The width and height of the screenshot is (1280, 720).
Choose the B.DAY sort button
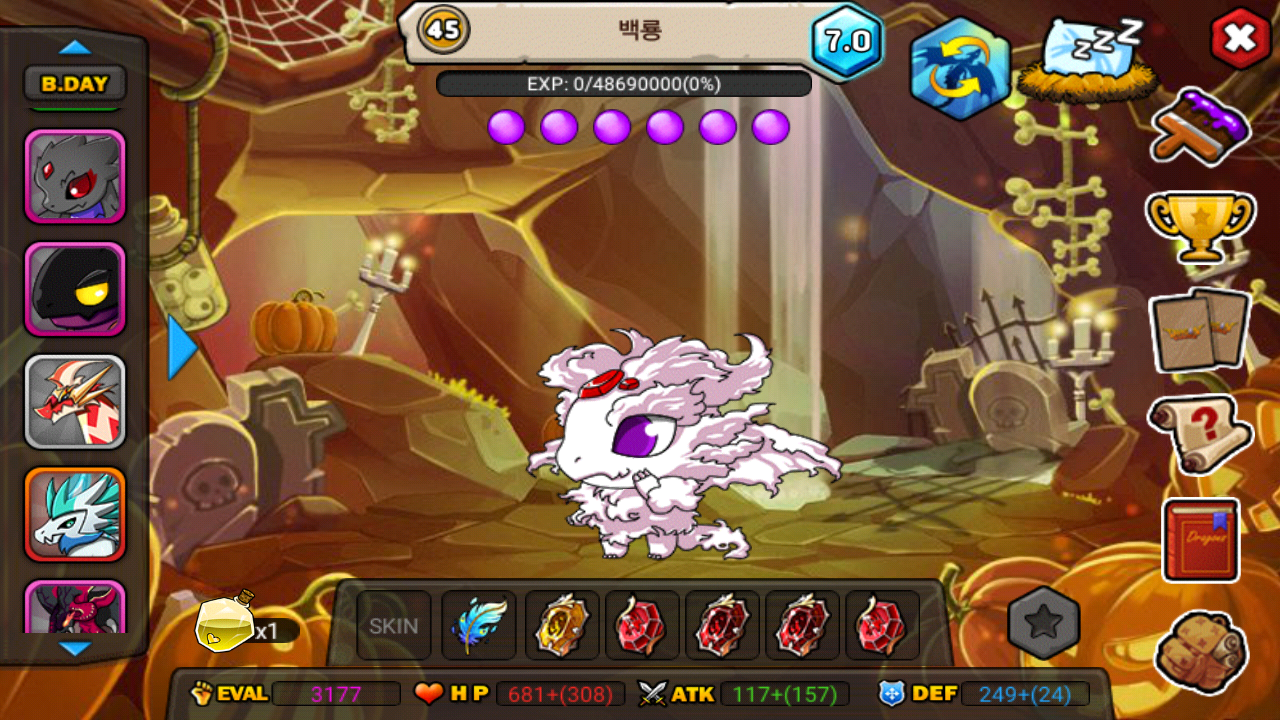click(x=75, y=84)
